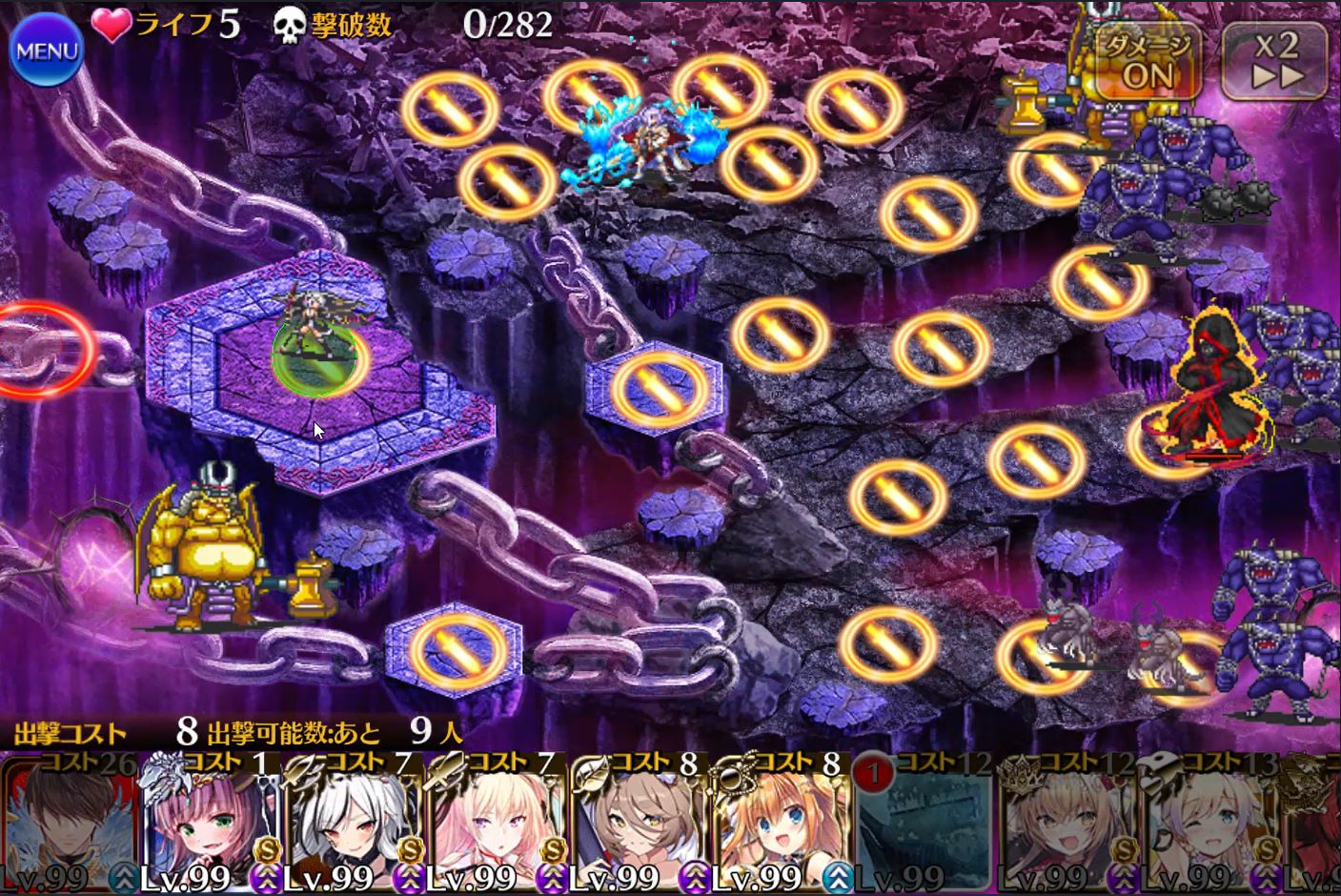The image size is (1341, 896).
Task: Activate the x2 fast-forward speed button
Action: tap(1275, 60)
